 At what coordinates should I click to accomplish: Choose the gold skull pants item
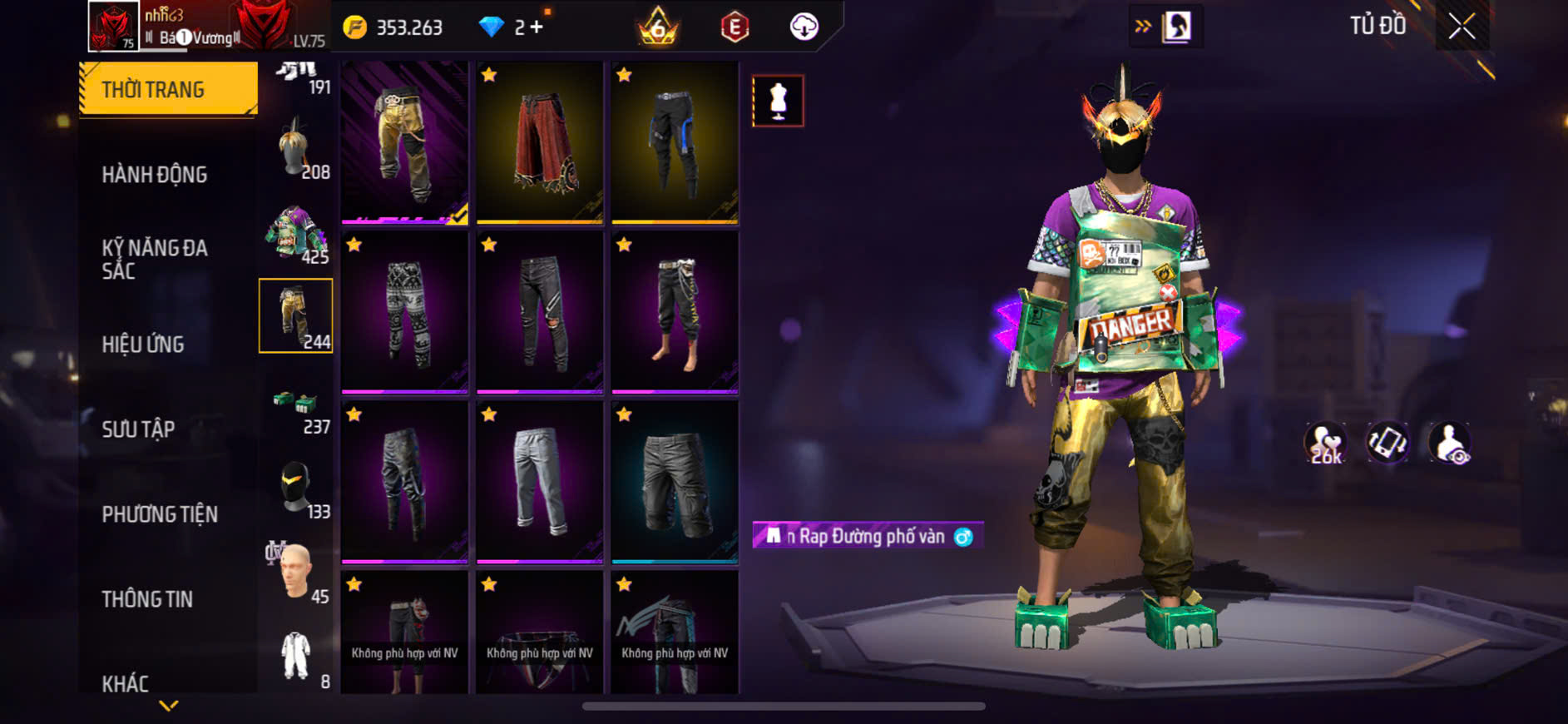pos(405,142)
